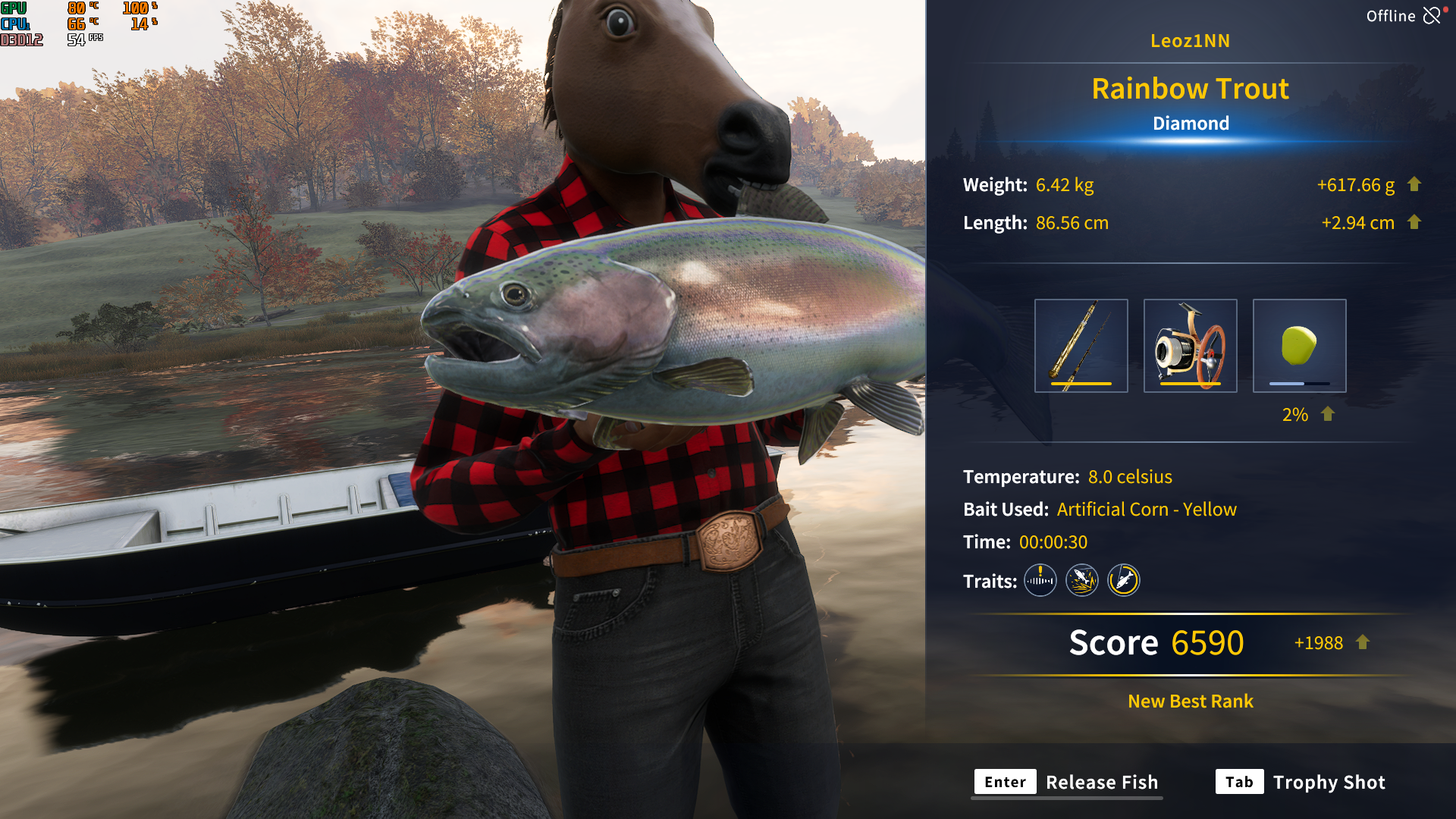Click the New Best Rank label

click(1189, 701)
